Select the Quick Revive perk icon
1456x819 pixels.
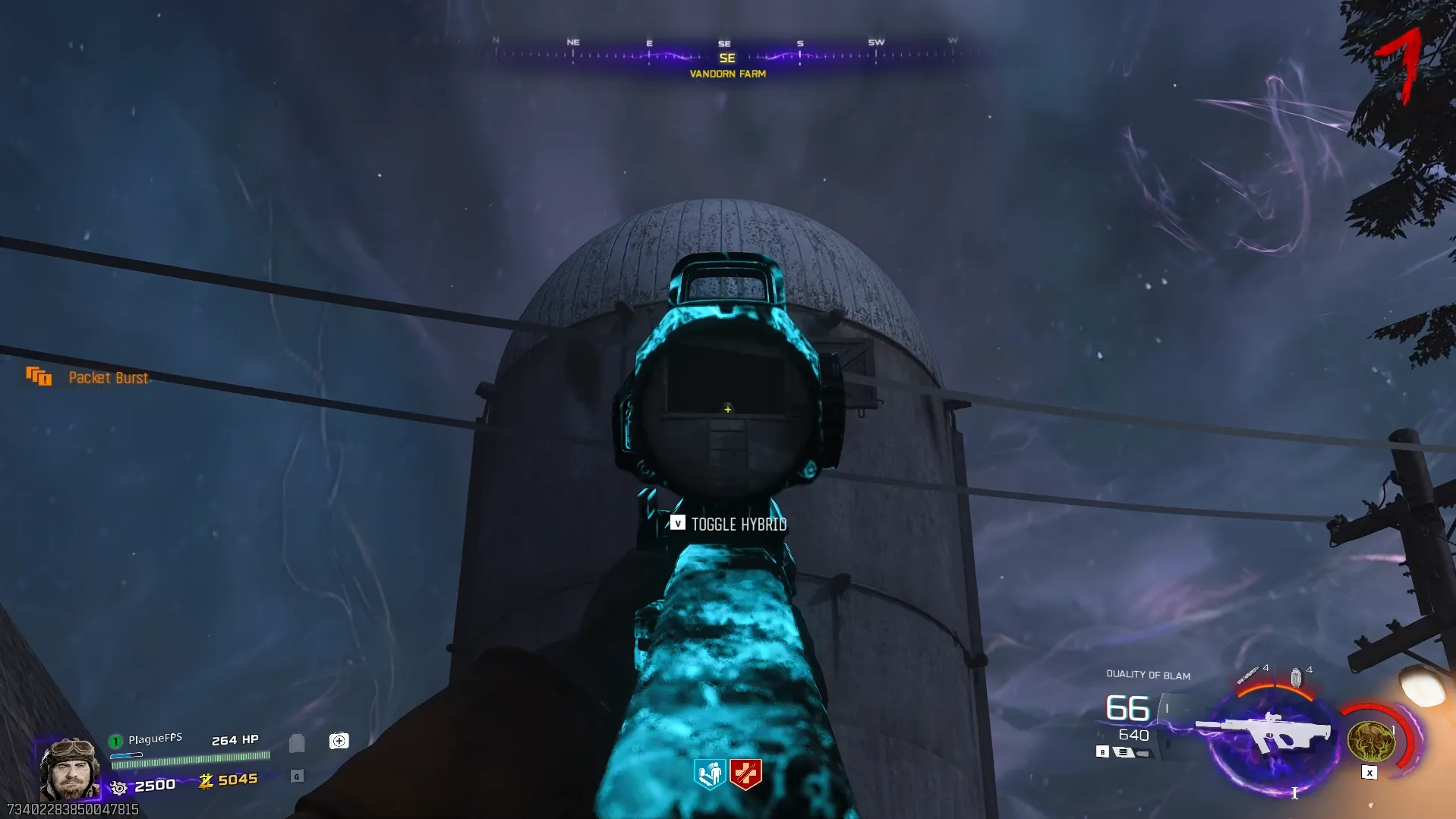710,774
